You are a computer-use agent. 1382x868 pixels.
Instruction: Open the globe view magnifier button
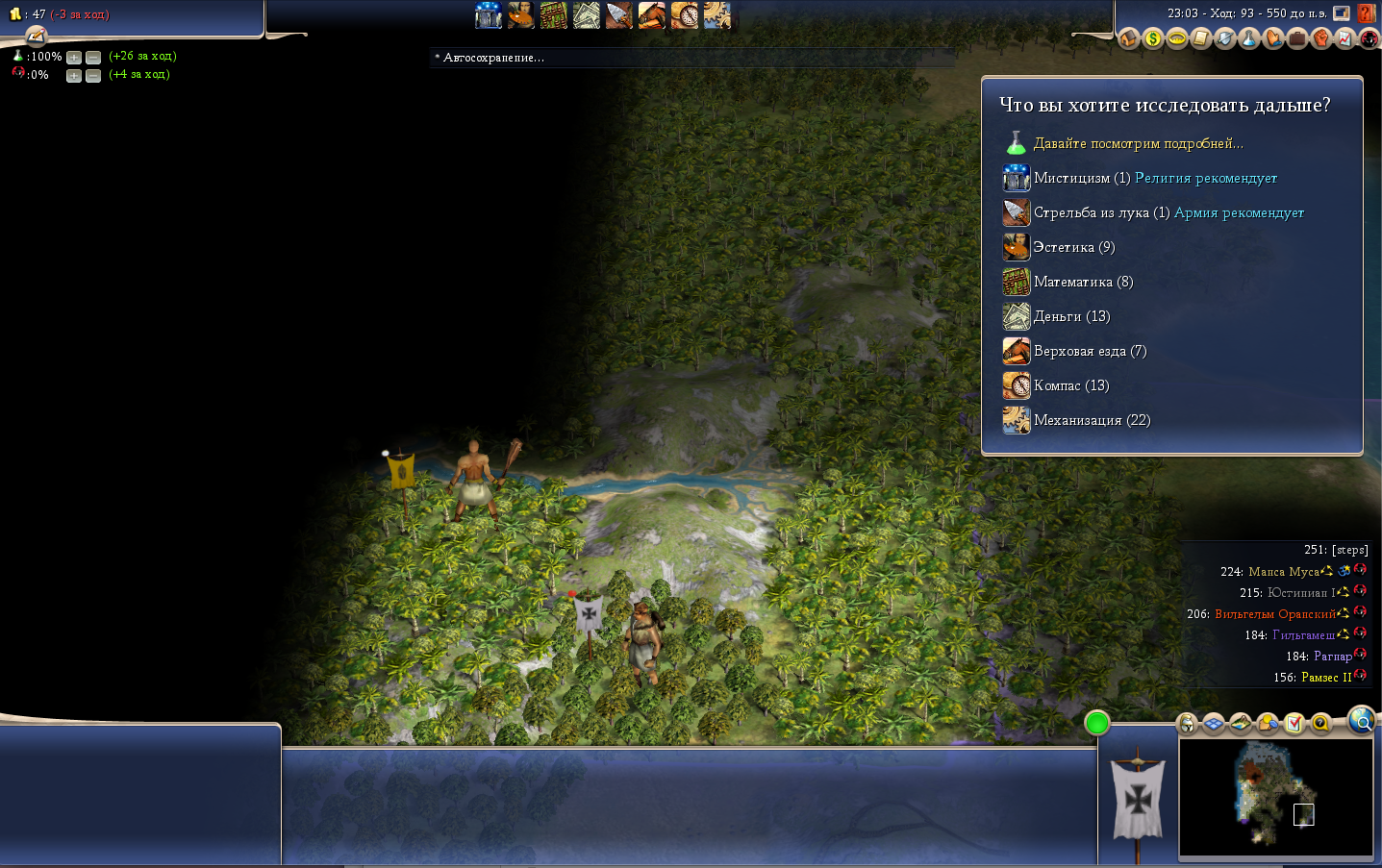coord(1361,720)
